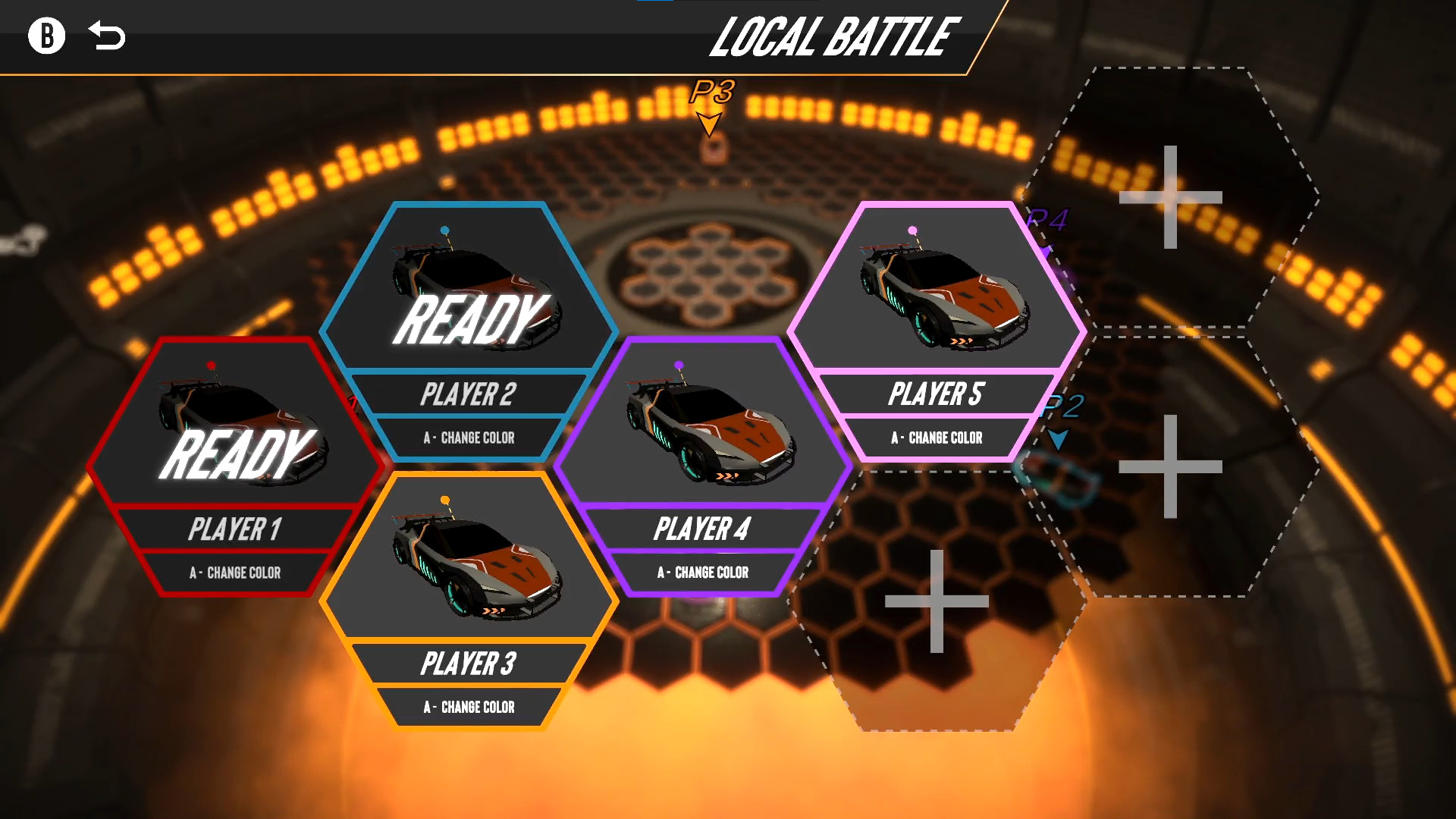The image size is (1456, 819).
Task: Click the P3 spawn marker arrow
Action: (x=710, y=121)
